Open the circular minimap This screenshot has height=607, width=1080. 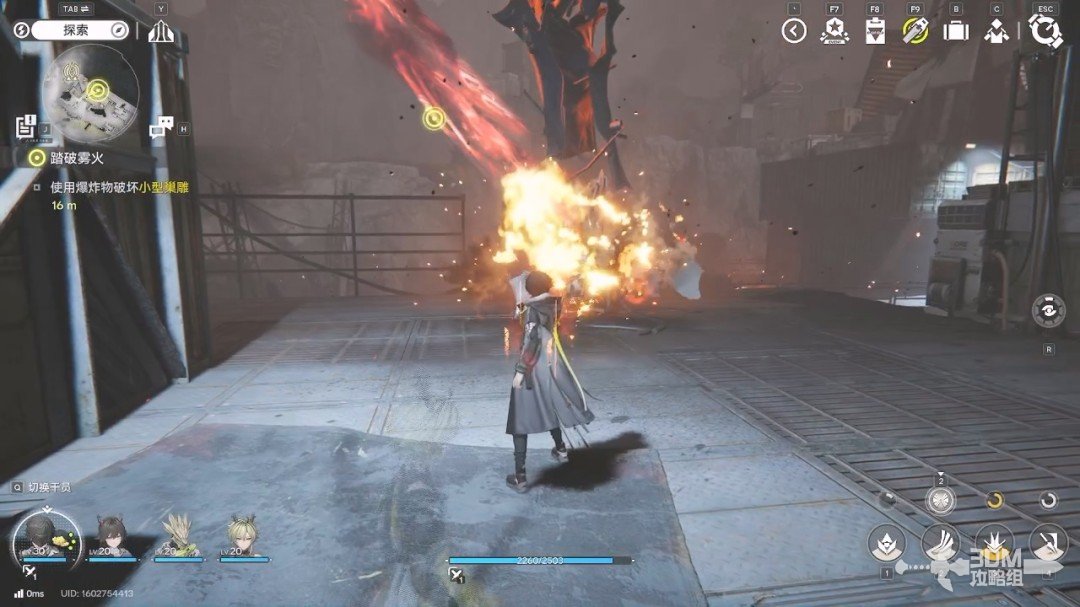click(x=90, y=93)
